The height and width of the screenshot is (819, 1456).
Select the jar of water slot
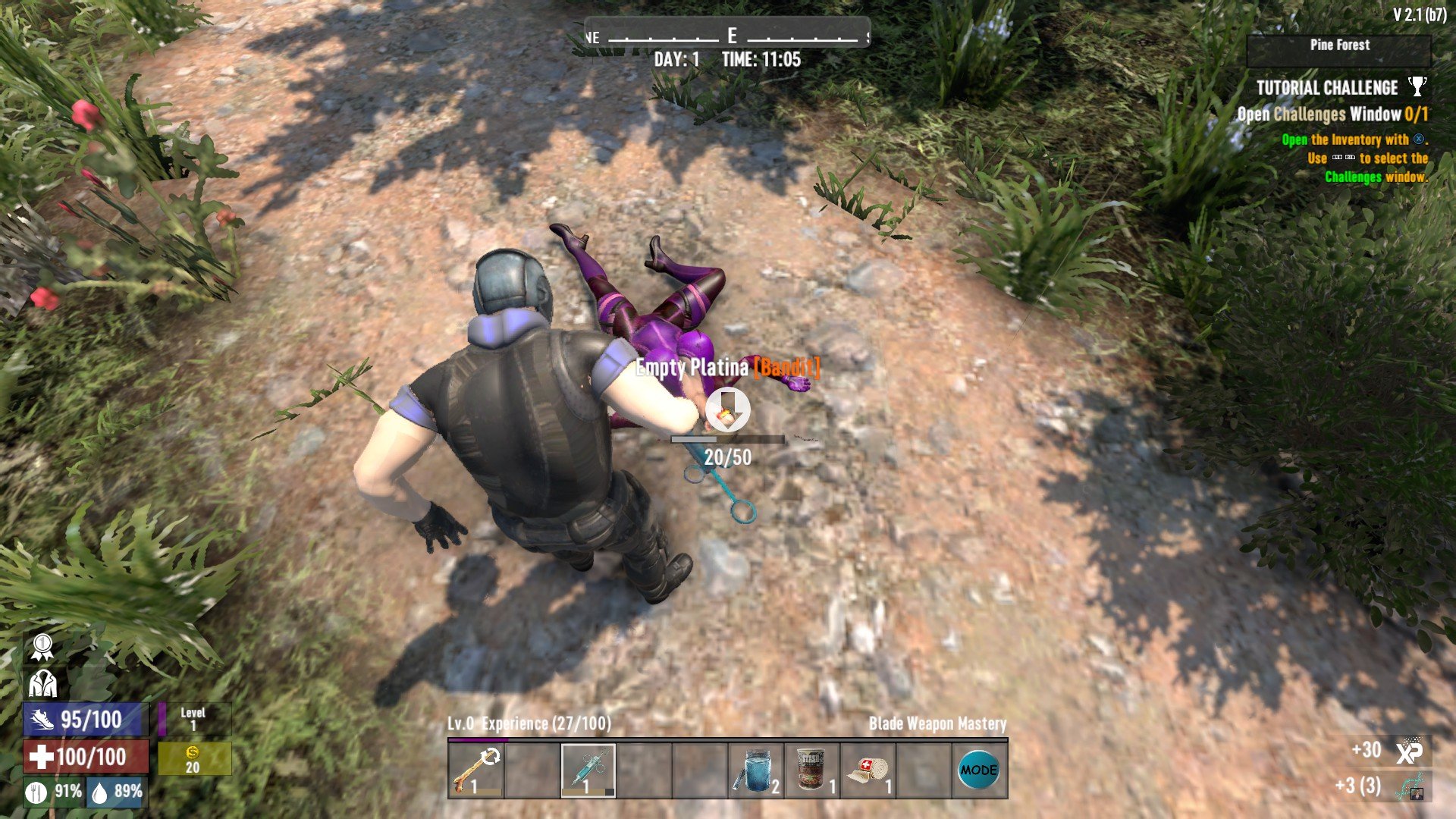coord(756,770)
